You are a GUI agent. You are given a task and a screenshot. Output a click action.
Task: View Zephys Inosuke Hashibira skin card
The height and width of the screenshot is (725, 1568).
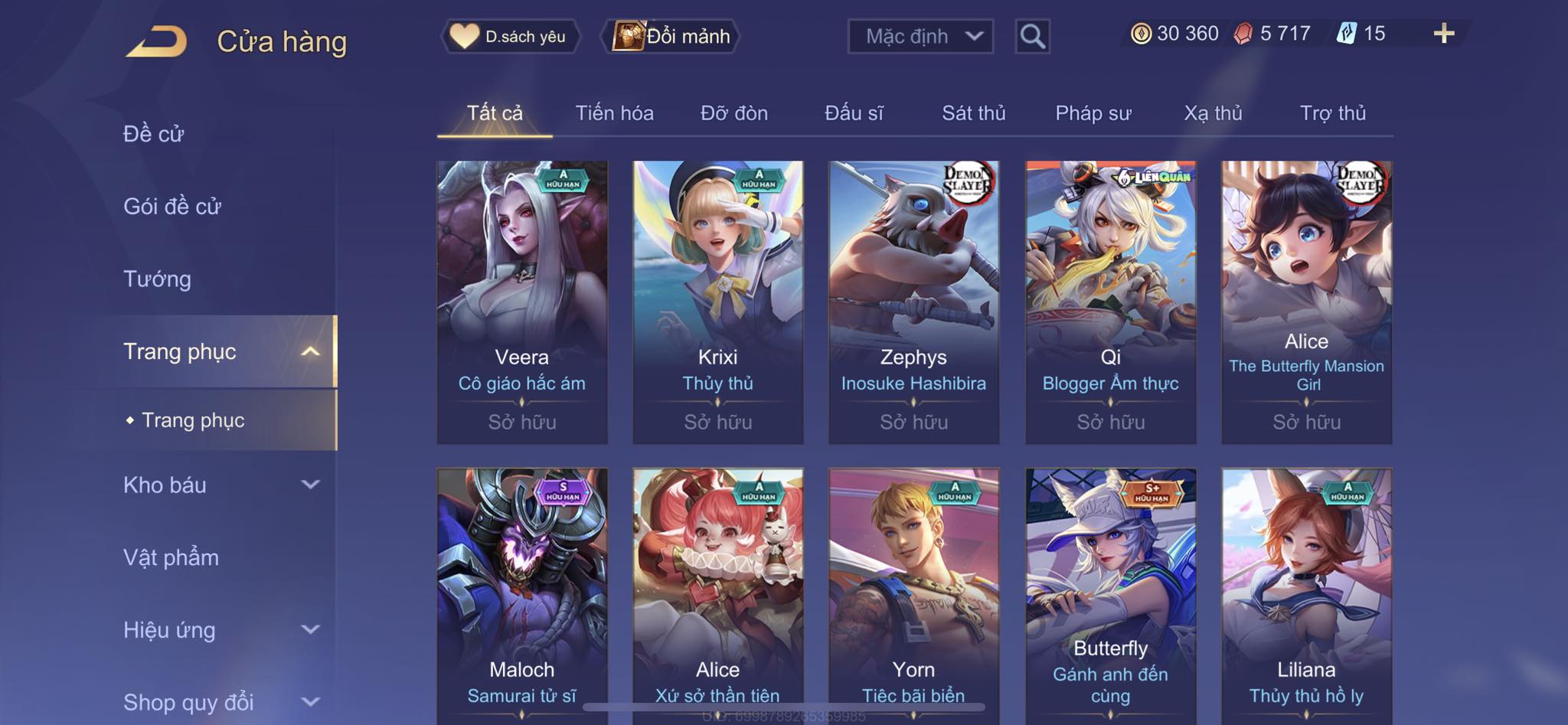tap(913, 302)
